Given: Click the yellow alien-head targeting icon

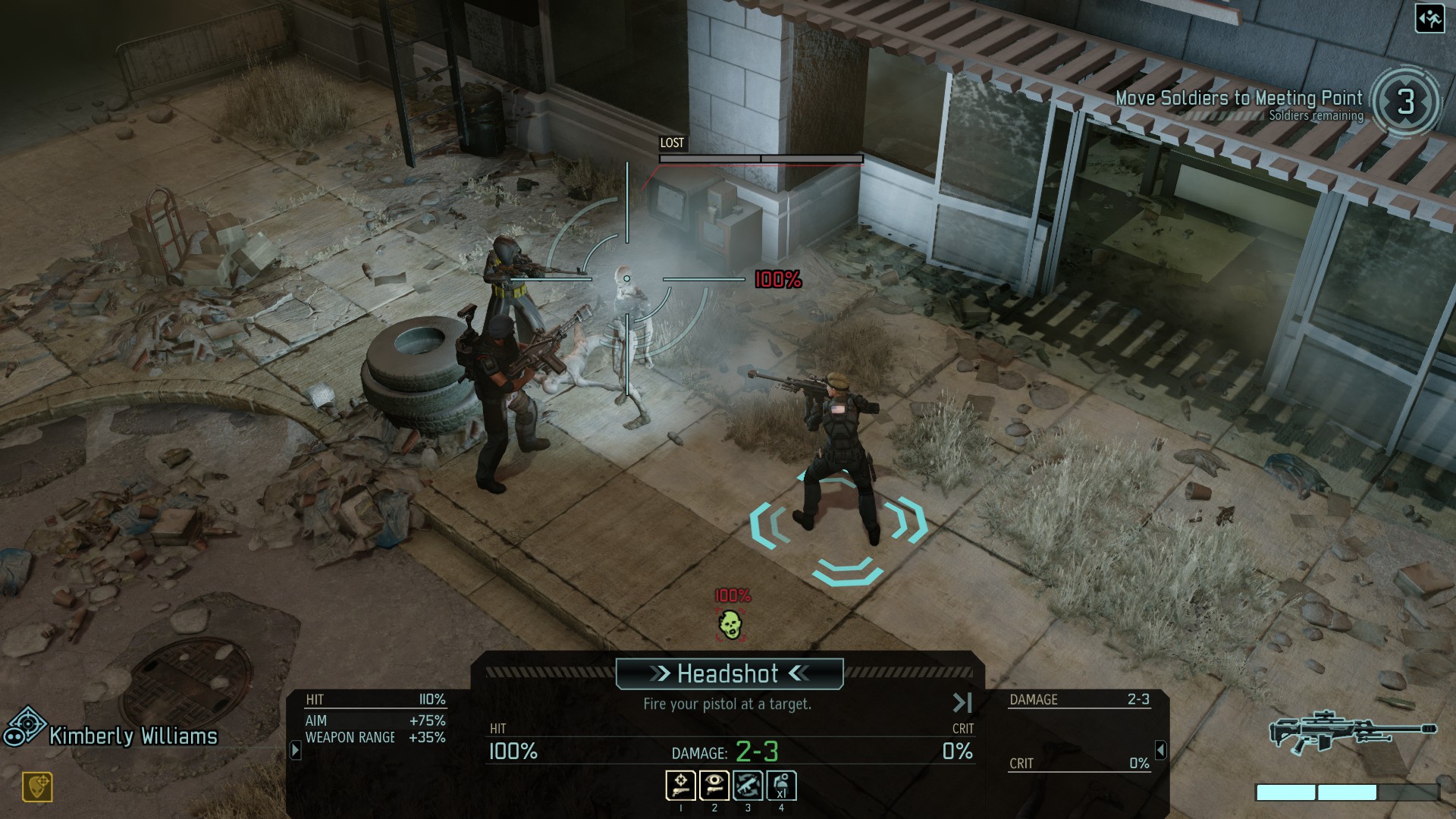Looking at the screenshot, I should [37, 787].
